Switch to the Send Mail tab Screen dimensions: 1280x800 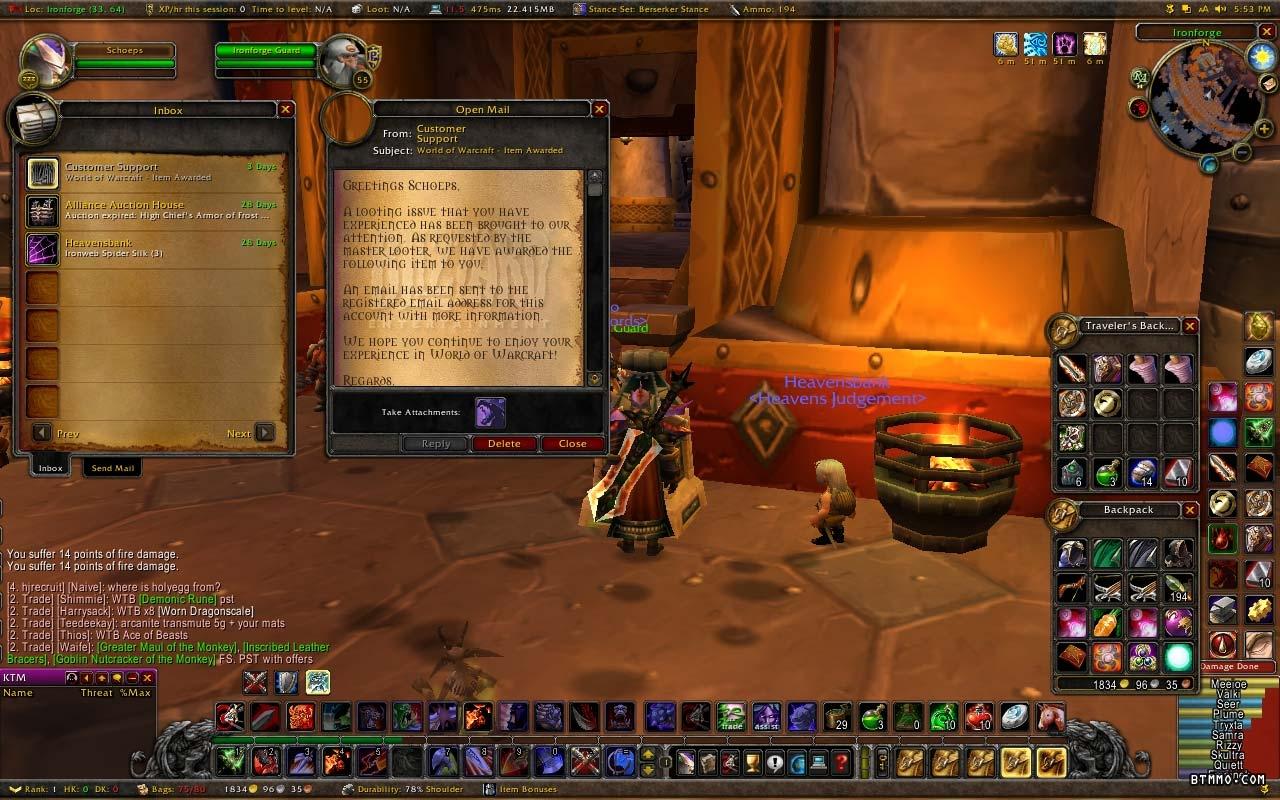(x=113, y=468)
